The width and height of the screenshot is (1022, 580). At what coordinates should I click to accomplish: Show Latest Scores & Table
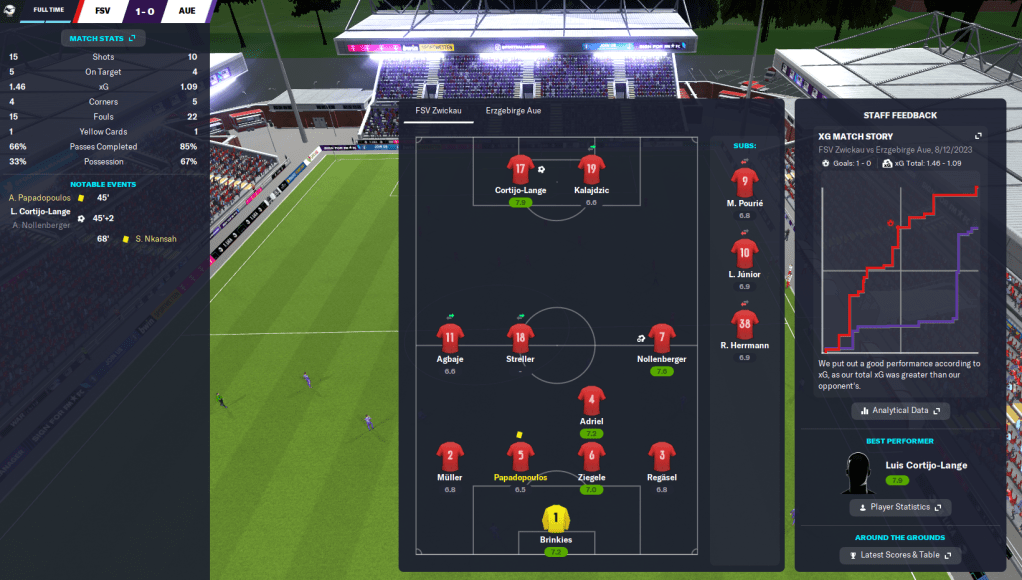click(x=900, y=555)
